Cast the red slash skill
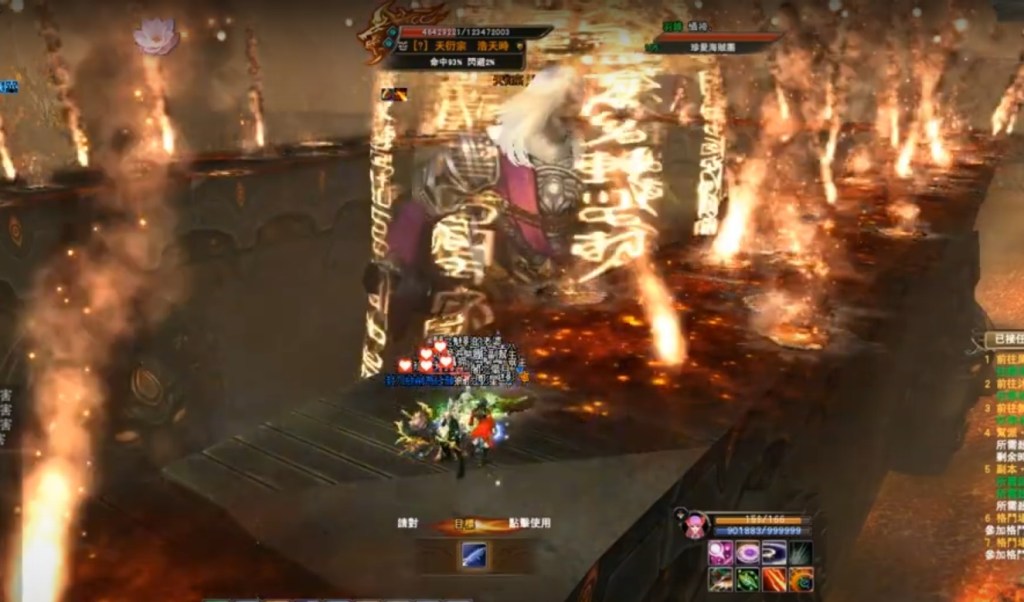Screen dimensions: 1024x602 (774, 579)
